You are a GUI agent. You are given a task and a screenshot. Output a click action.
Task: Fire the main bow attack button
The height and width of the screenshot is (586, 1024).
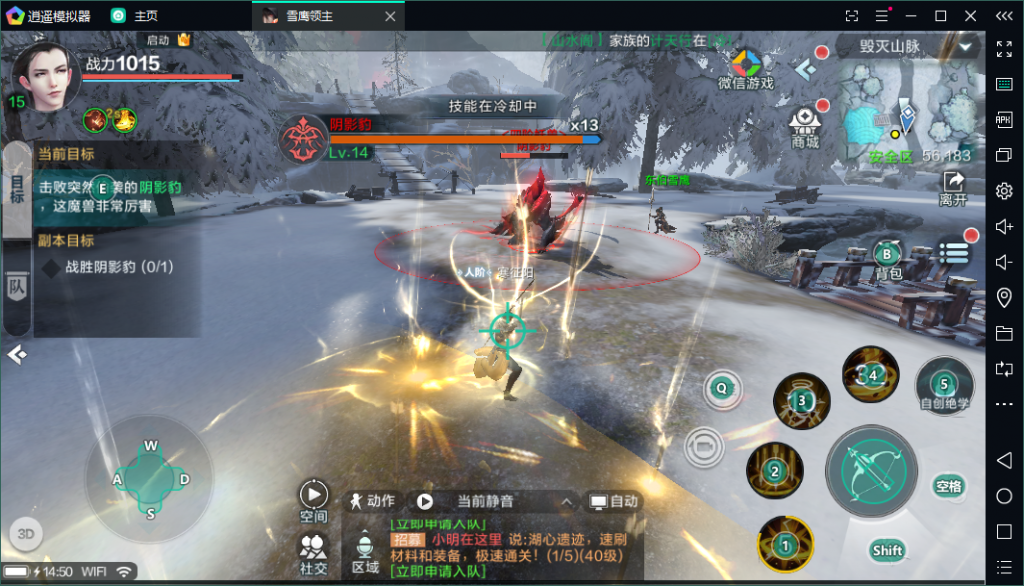click(870, 472)
